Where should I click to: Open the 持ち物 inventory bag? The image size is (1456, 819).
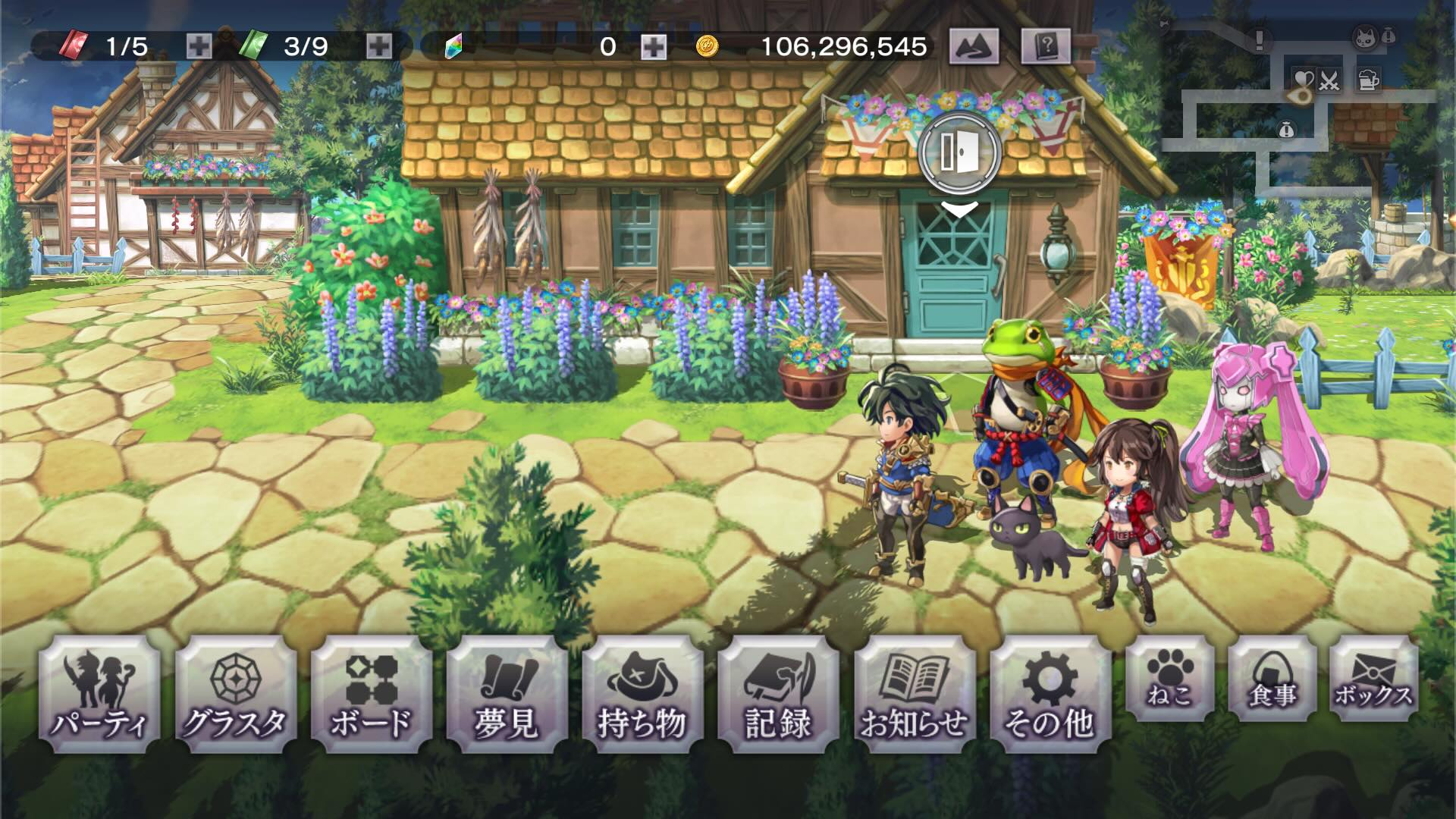point(642,695)
